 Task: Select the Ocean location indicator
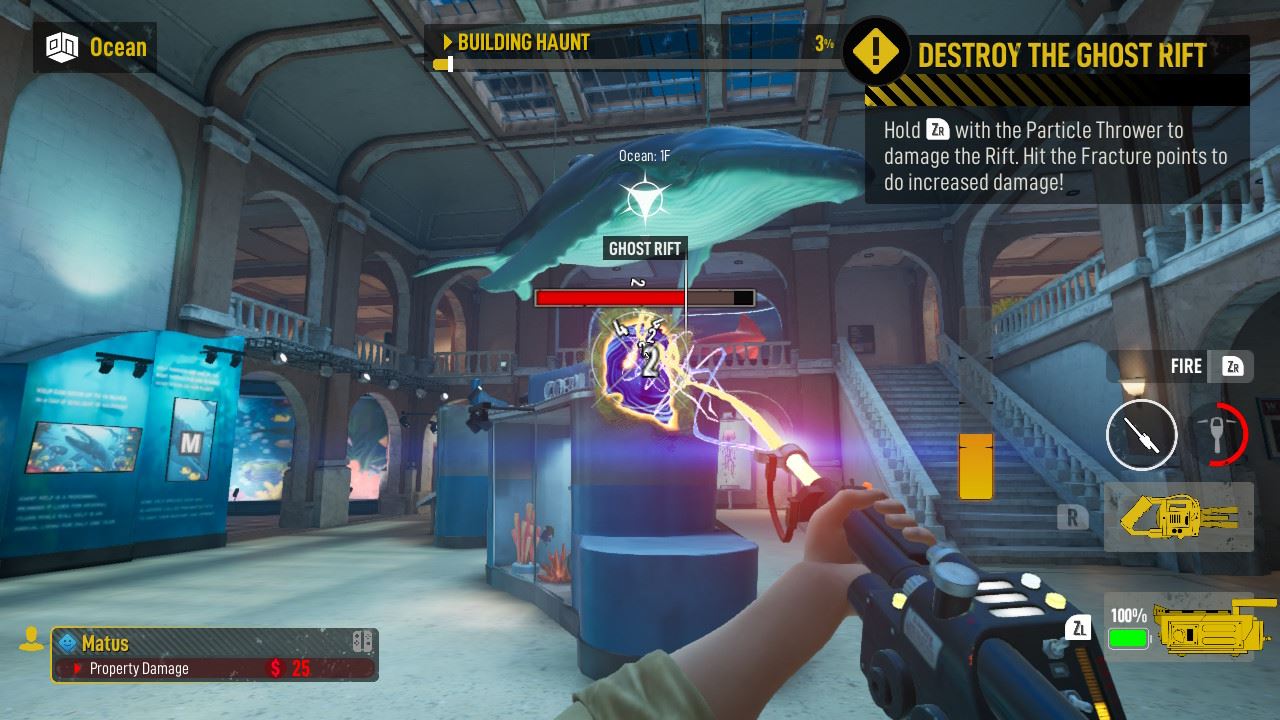pyautogui.click(x=95, y=47)
